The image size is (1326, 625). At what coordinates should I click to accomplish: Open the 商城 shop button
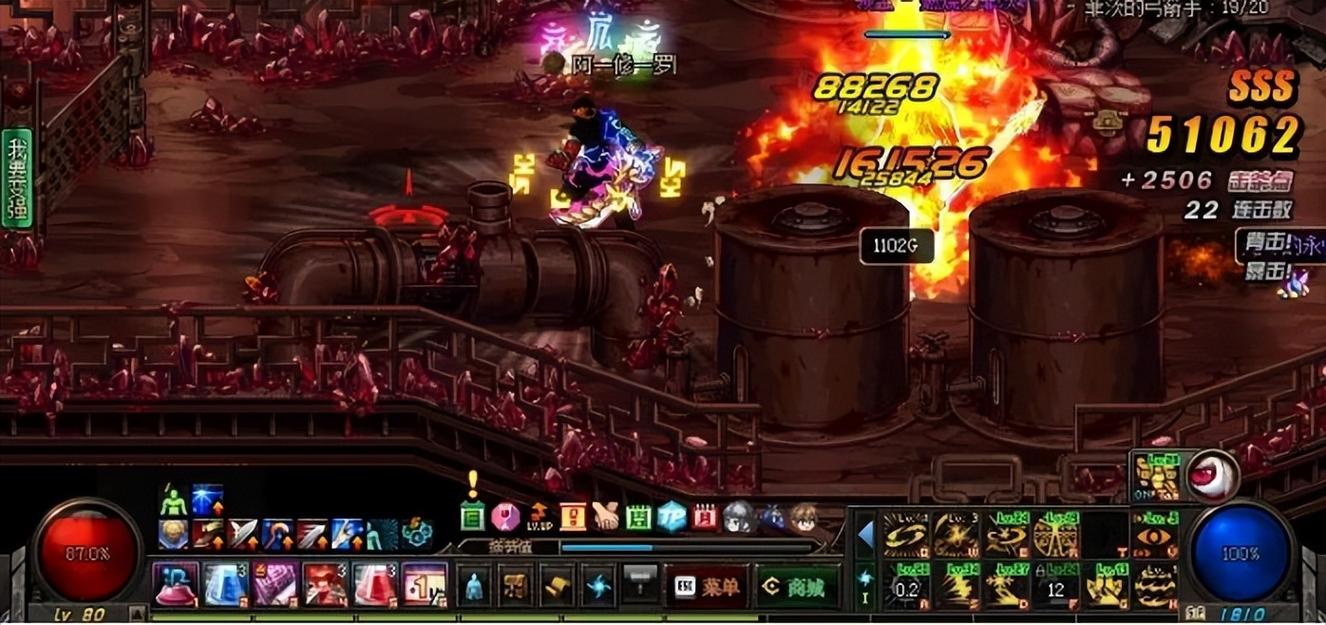pyautogui.click(x=796, y=587)
